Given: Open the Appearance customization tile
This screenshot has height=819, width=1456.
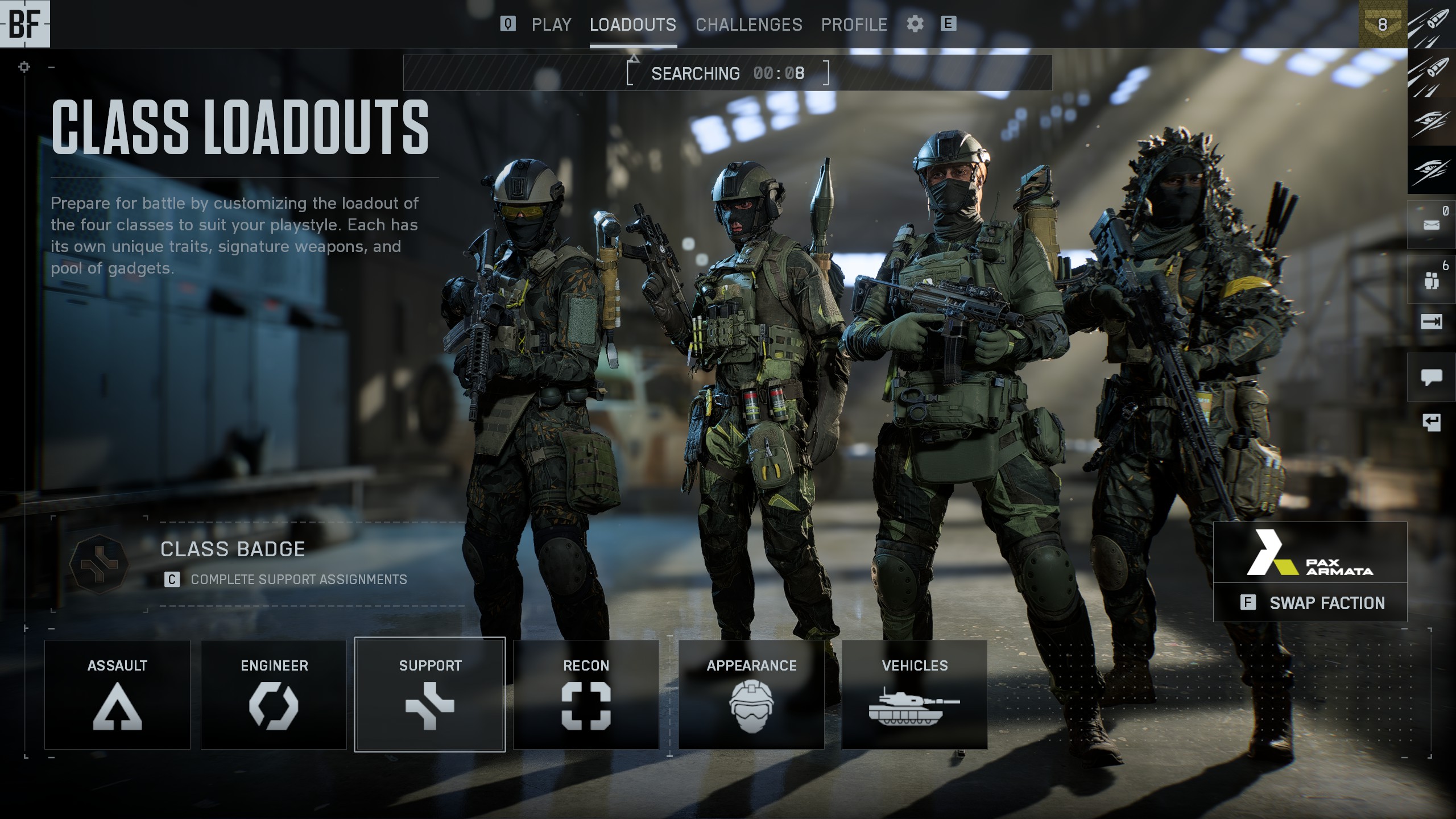Looking at the screenshot, I should point(751,694).
